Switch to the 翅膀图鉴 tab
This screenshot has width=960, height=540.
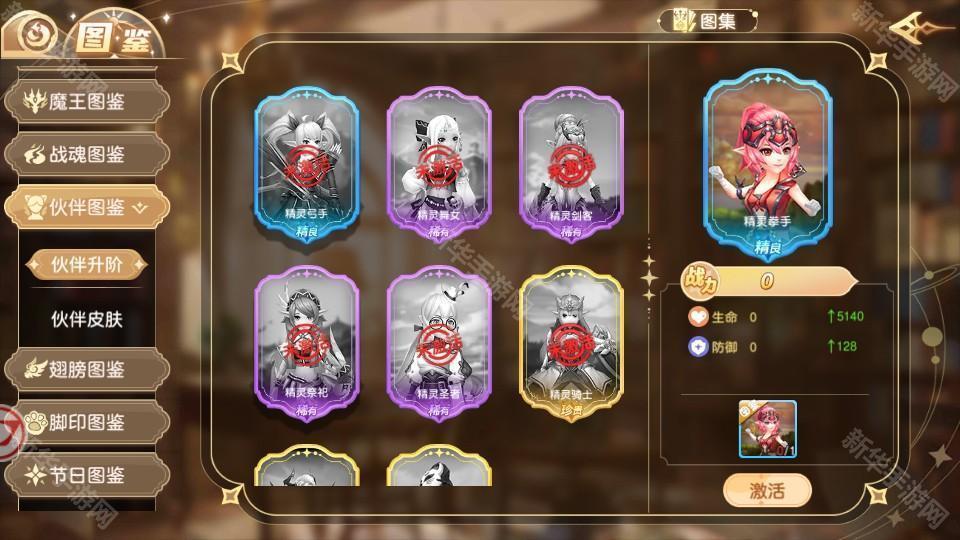click(x=85, y=369)
